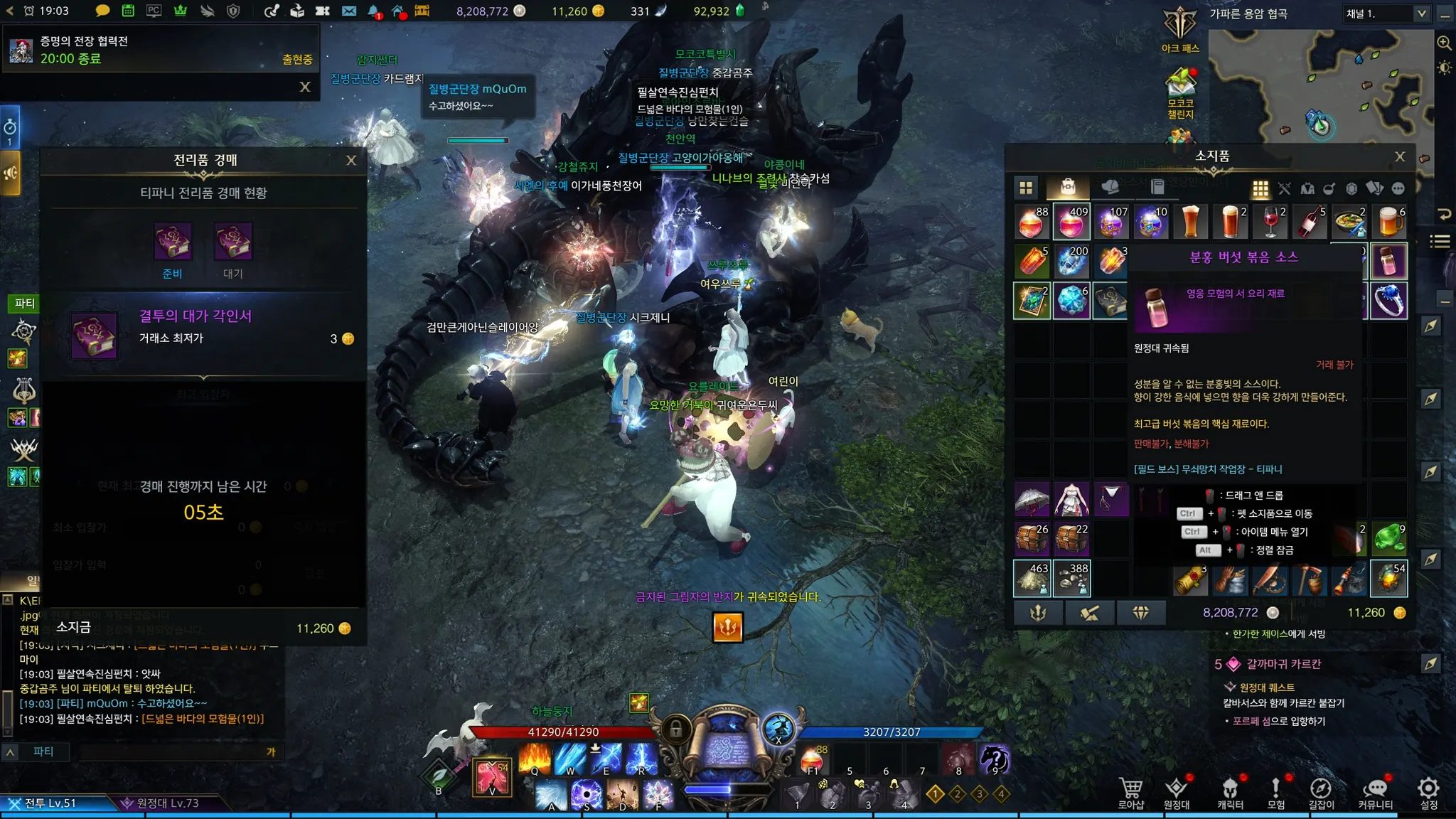Close the inventory window
This screenshot has height=819, width=1456.
[1400, 156]
